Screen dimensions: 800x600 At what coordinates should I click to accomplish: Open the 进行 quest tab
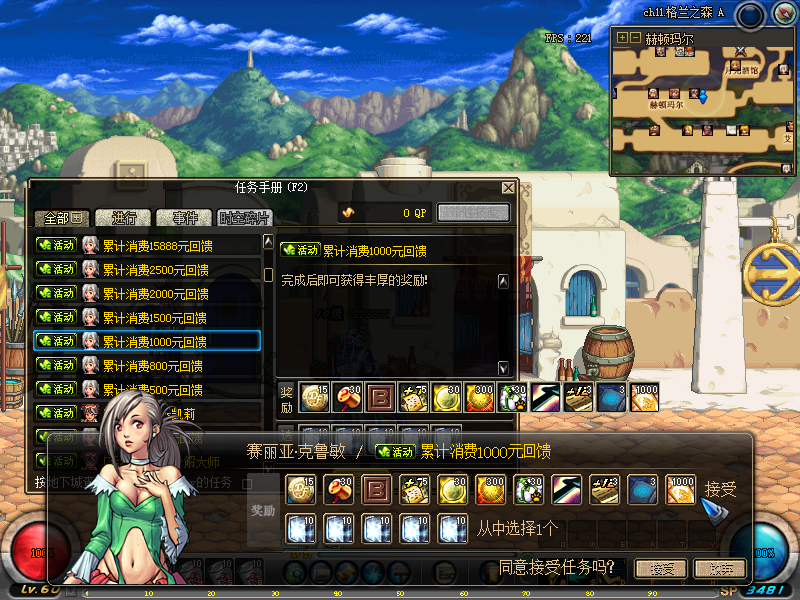tap(124, 218)
